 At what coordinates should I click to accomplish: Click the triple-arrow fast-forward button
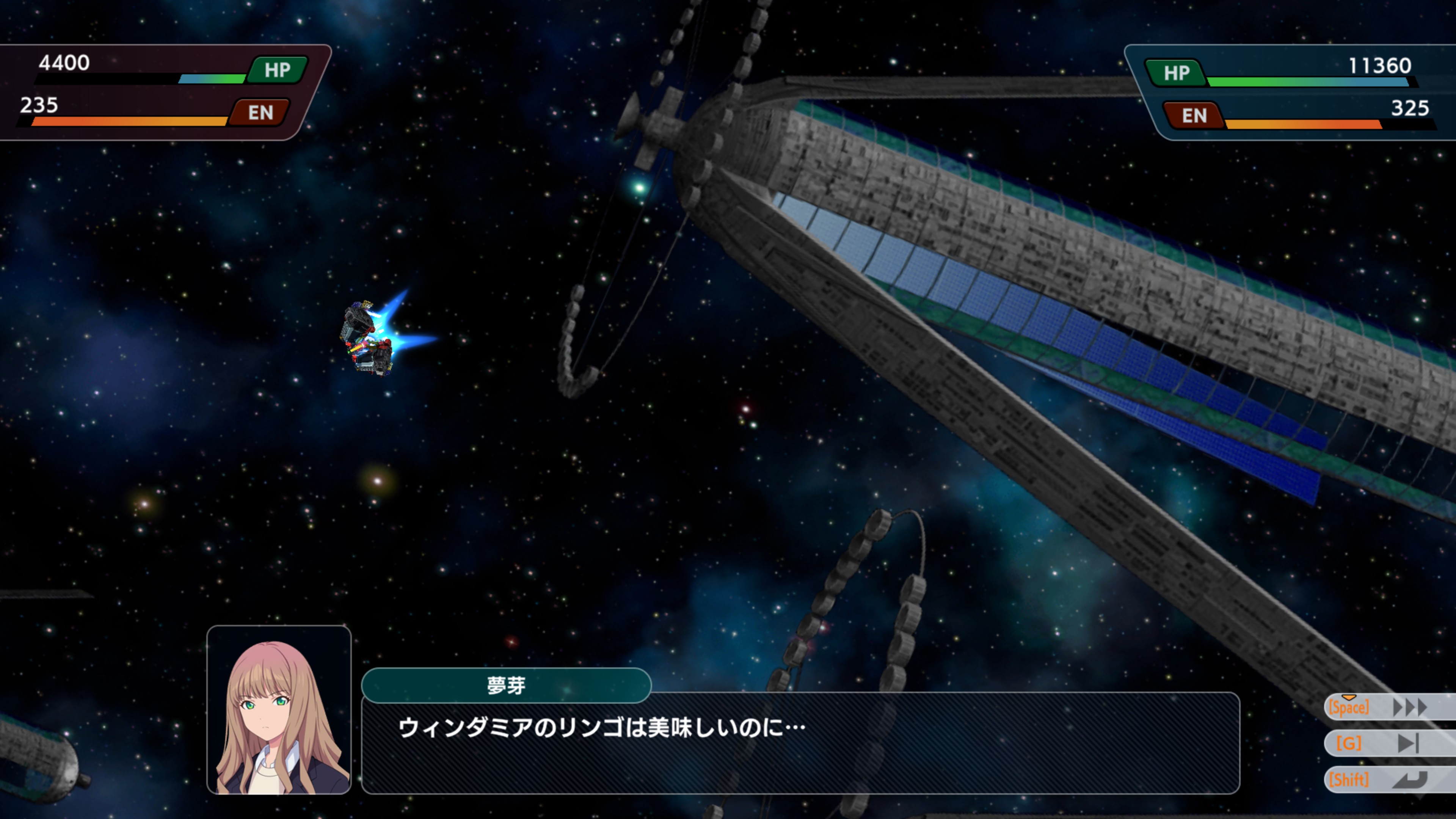click(1409, 707)
